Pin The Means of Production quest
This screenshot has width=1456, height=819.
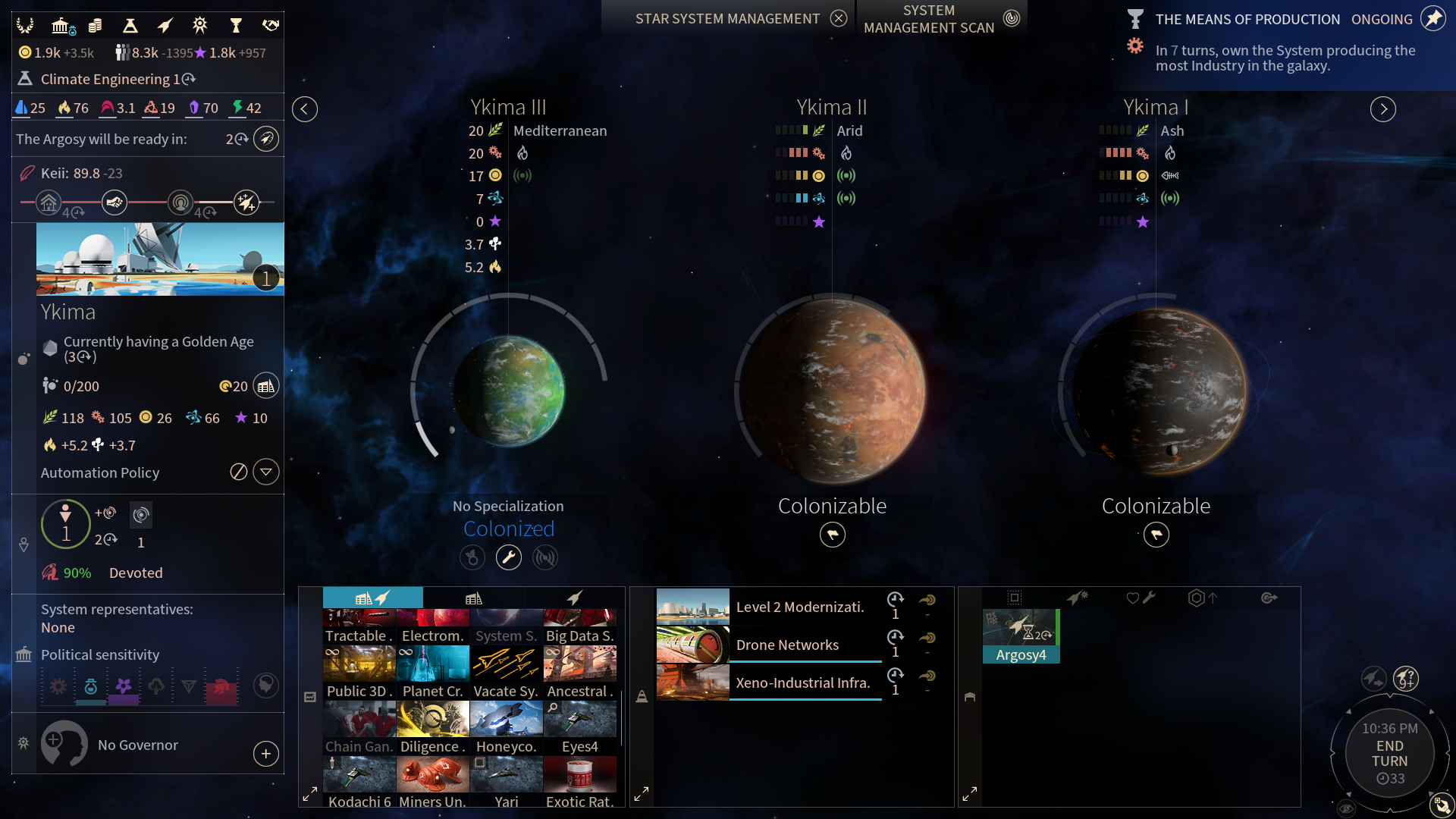point(1432,19)
